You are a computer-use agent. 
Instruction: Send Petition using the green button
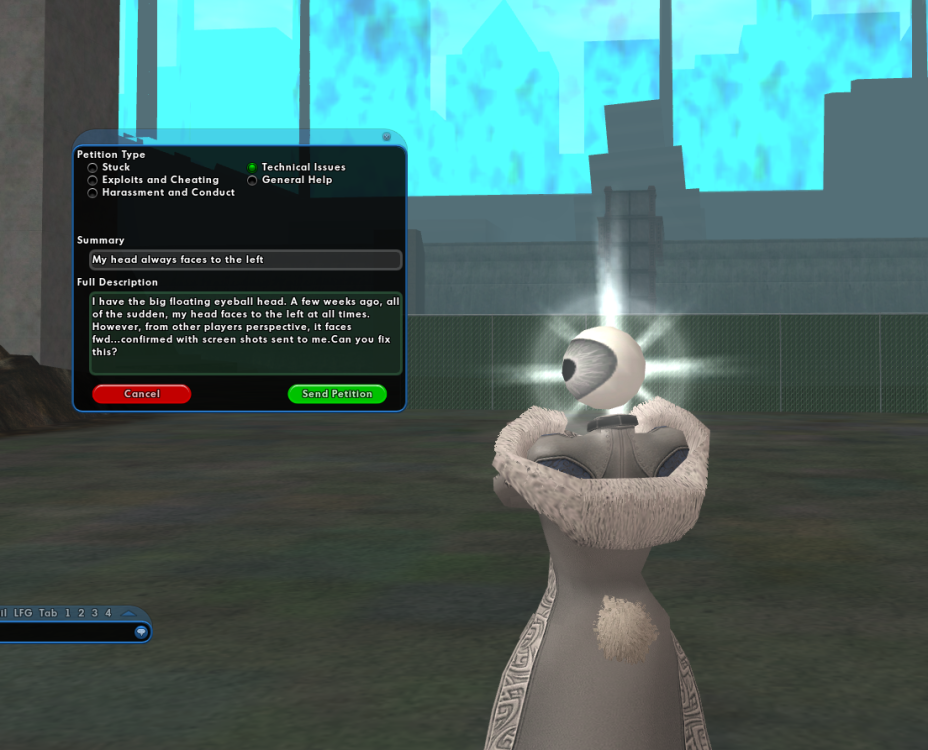[337, 394]
